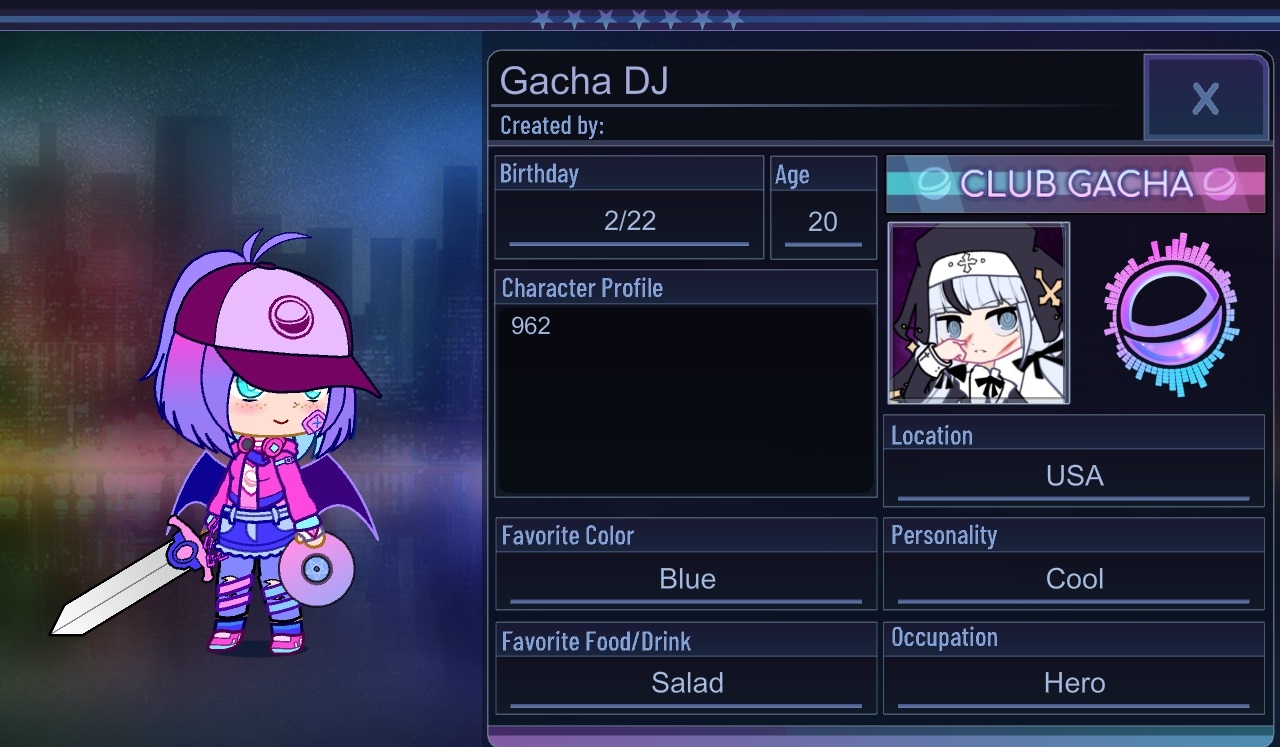The image size is (1280, 747).
Task: Close the Gacha DJ profile with the X button
Action: 1205,98
